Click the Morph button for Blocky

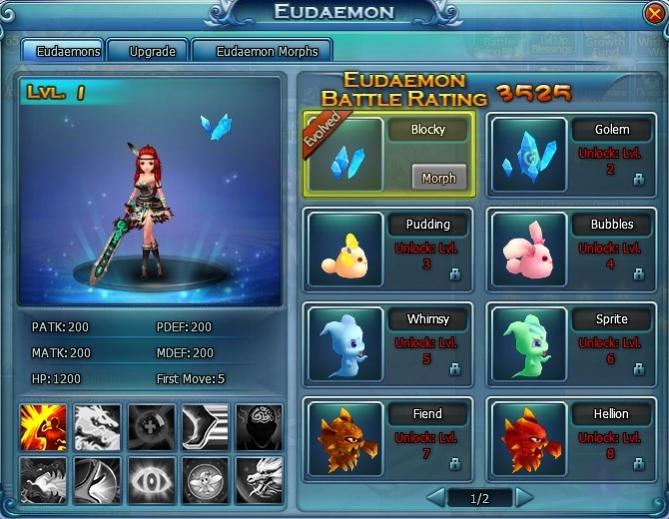tap(438, 177)
